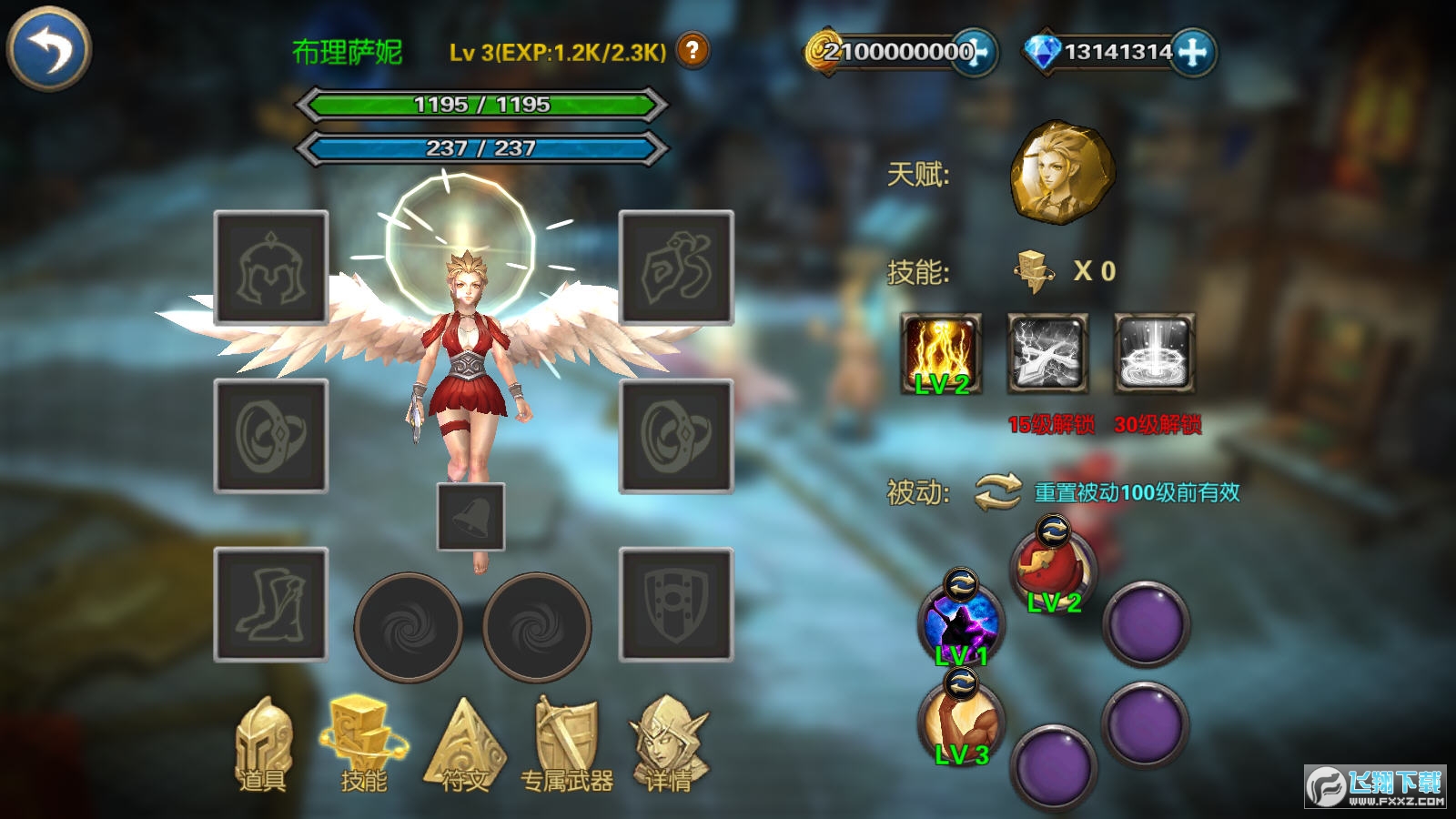Tap the 重置被动 reset passives arrows icon
This screenshot has width=1456, height=819.
998,491
